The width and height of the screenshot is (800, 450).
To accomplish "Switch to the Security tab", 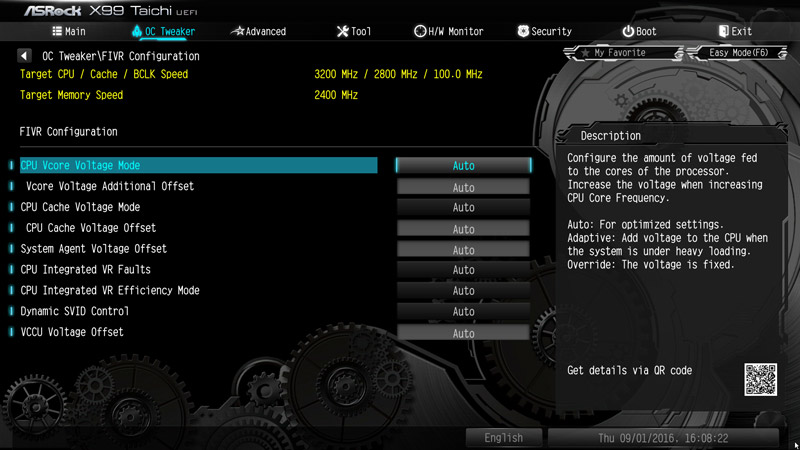I will coord(544,31).
